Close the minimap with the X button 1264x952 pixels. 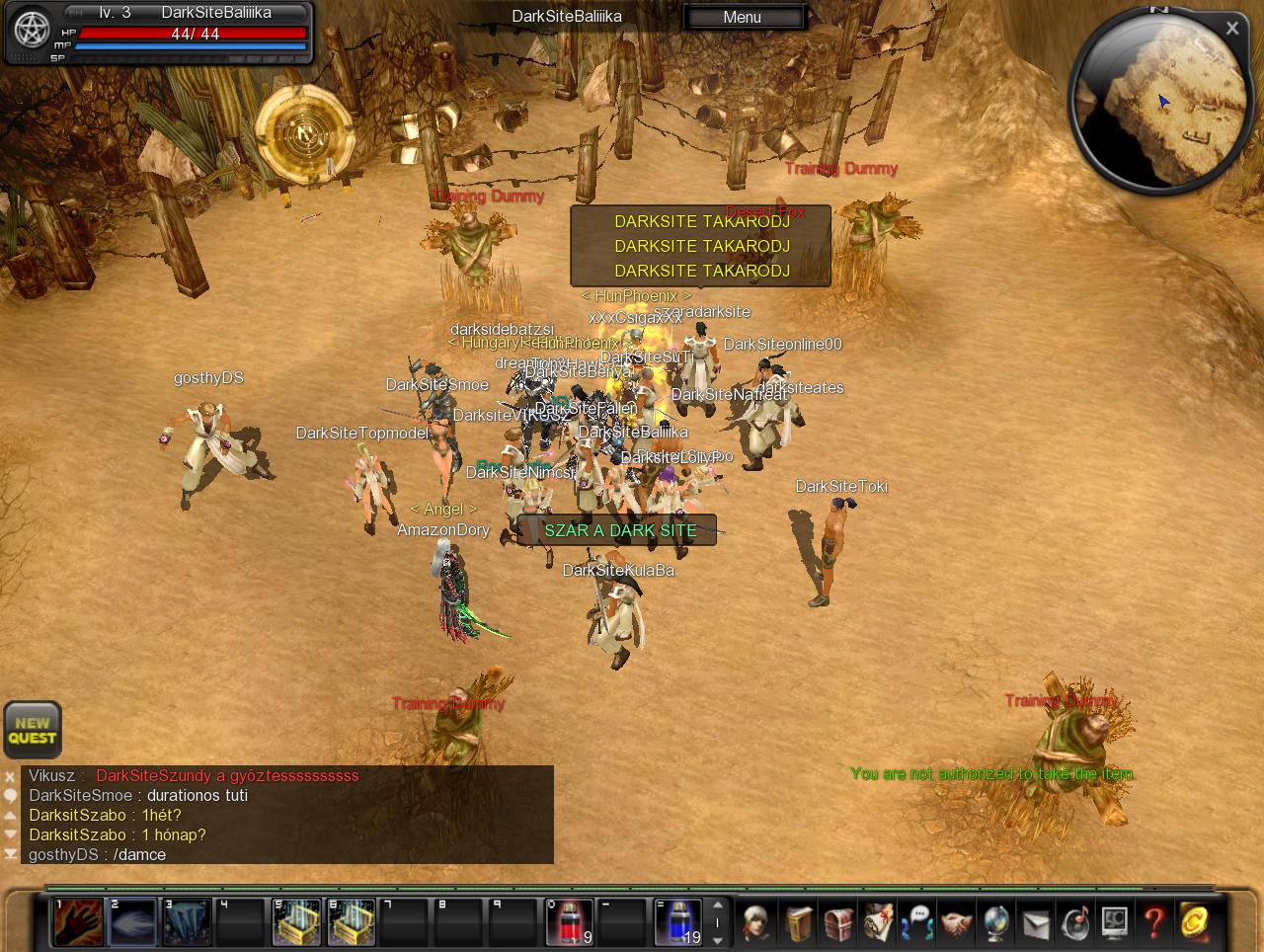(x=1231, y=29)
